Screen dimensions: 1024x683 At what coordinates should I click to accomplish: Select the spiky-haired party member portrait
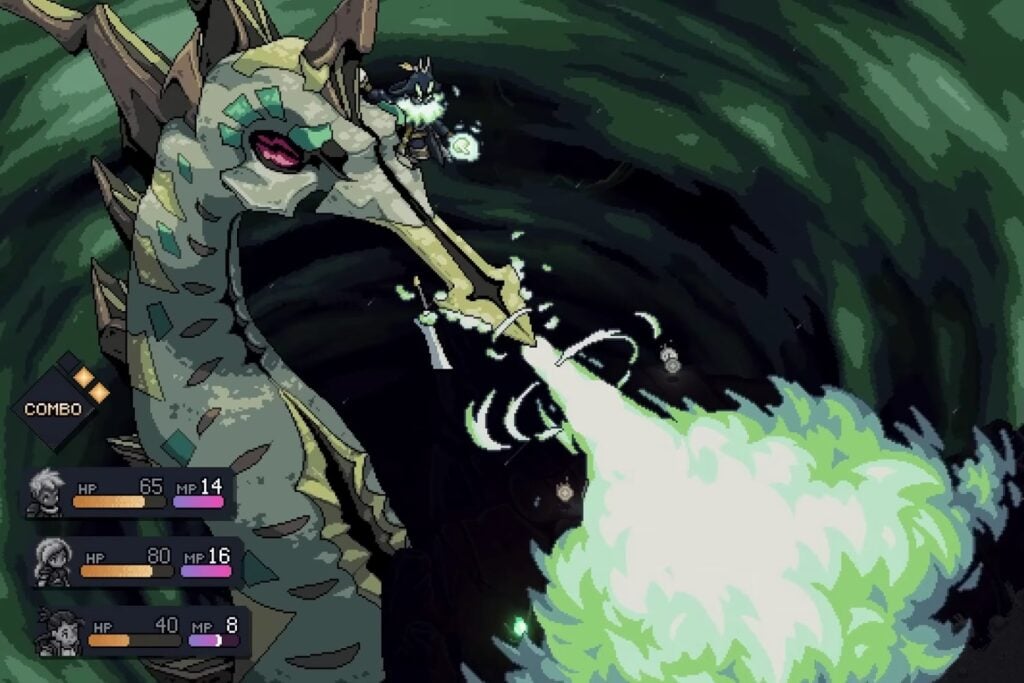coord(44,494)
